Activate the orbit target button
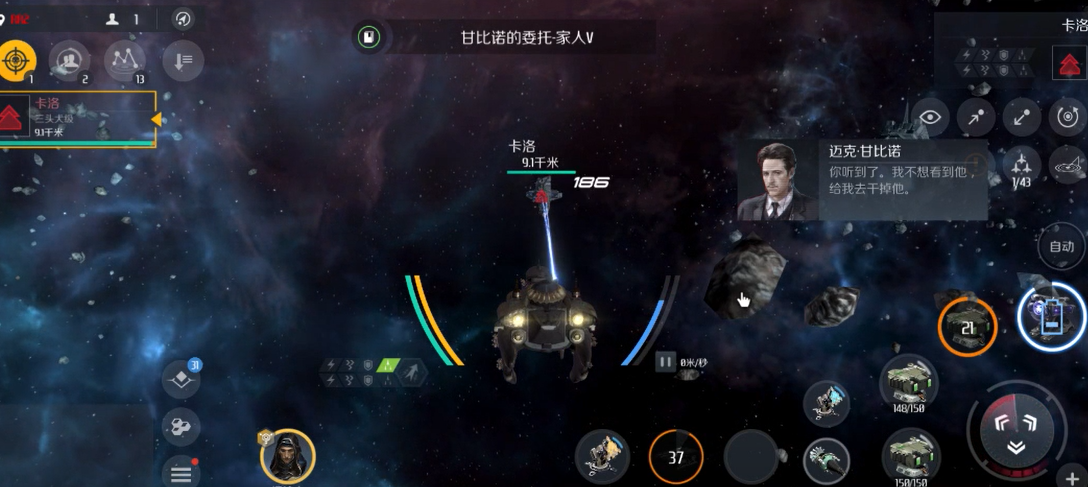Image resolution: width=1088 pixels, height=487 pixels. (1069, 117)
